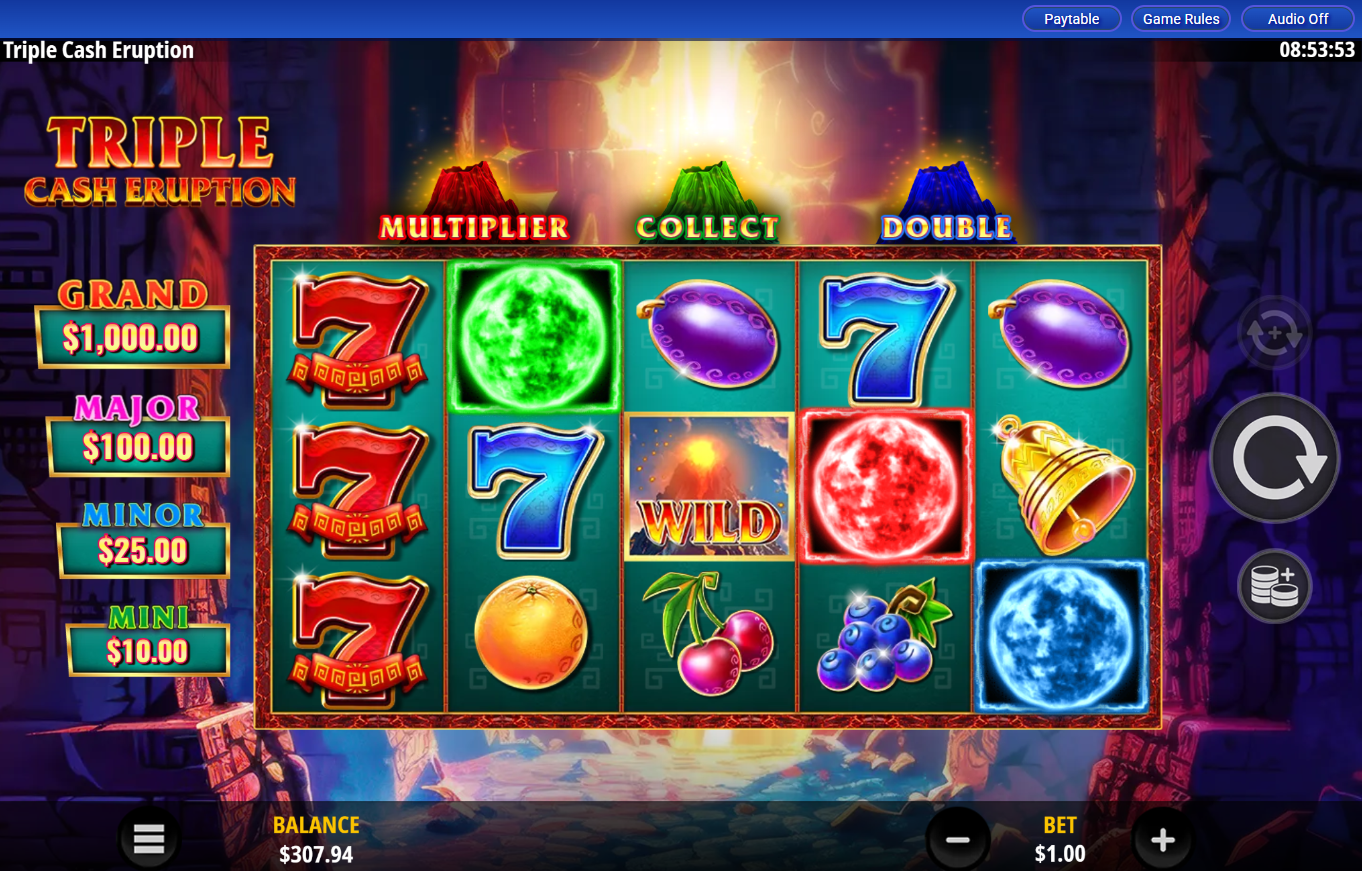Viewport: 1362px width, 871px height.
Task: Click the large circular Spin button
Action: [1274, 456]
